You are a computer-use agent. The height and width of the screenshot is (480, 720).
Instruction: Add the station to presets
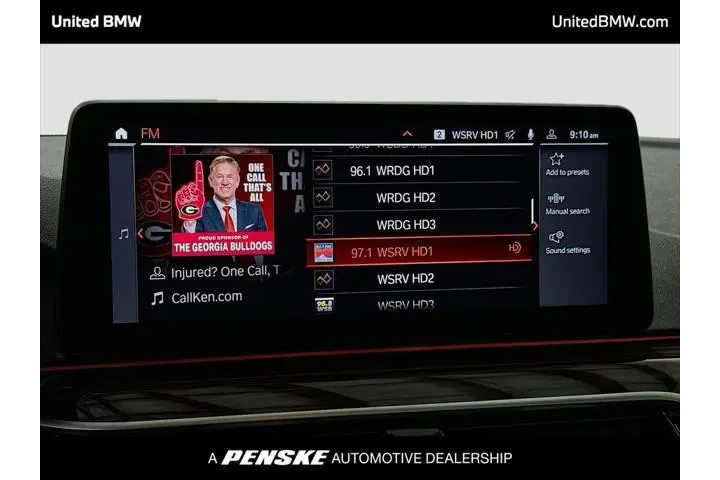coord(567,164)
